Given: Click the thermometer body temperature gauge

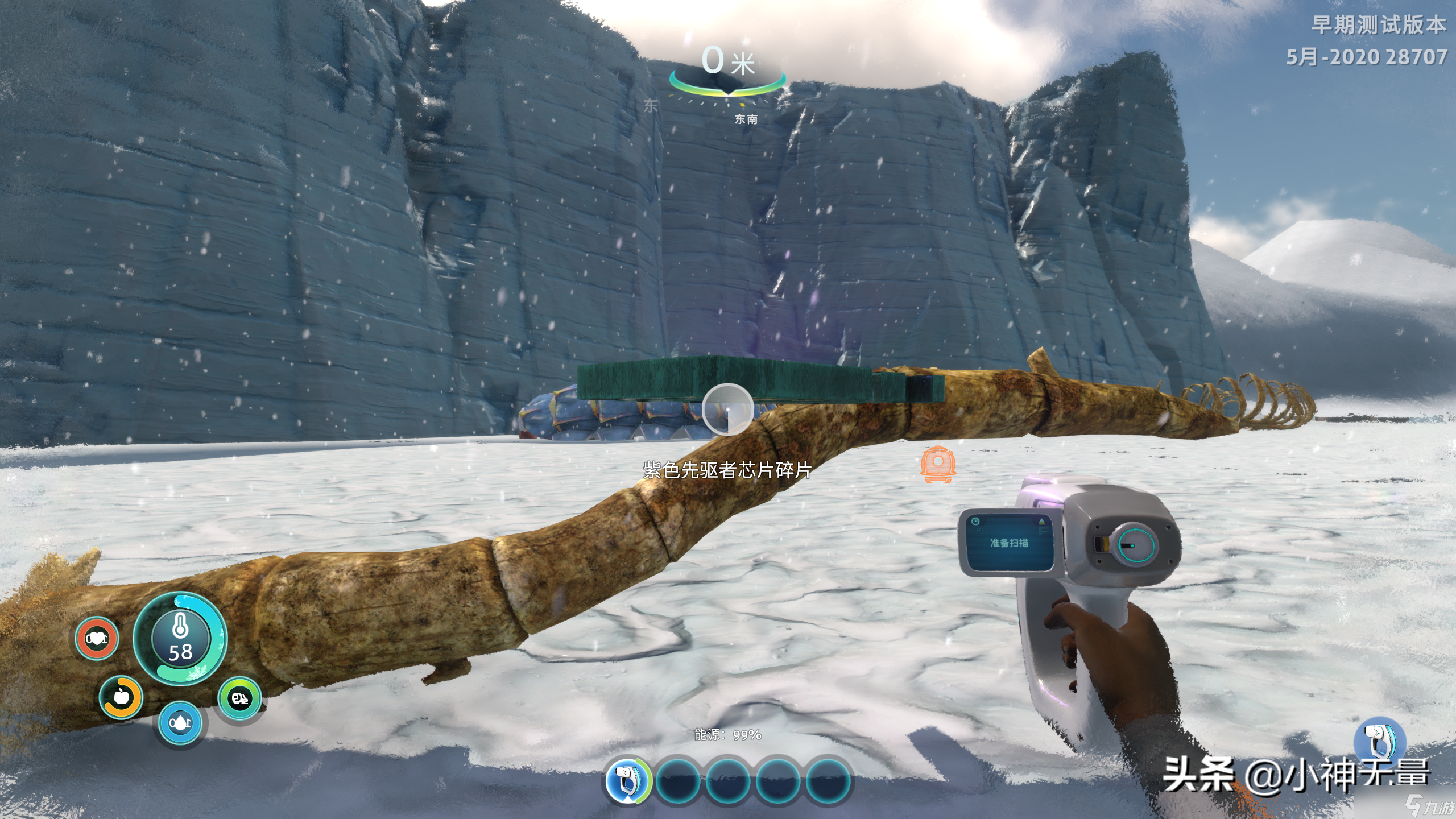Looking at the screenshot, I should coord(180,638).
